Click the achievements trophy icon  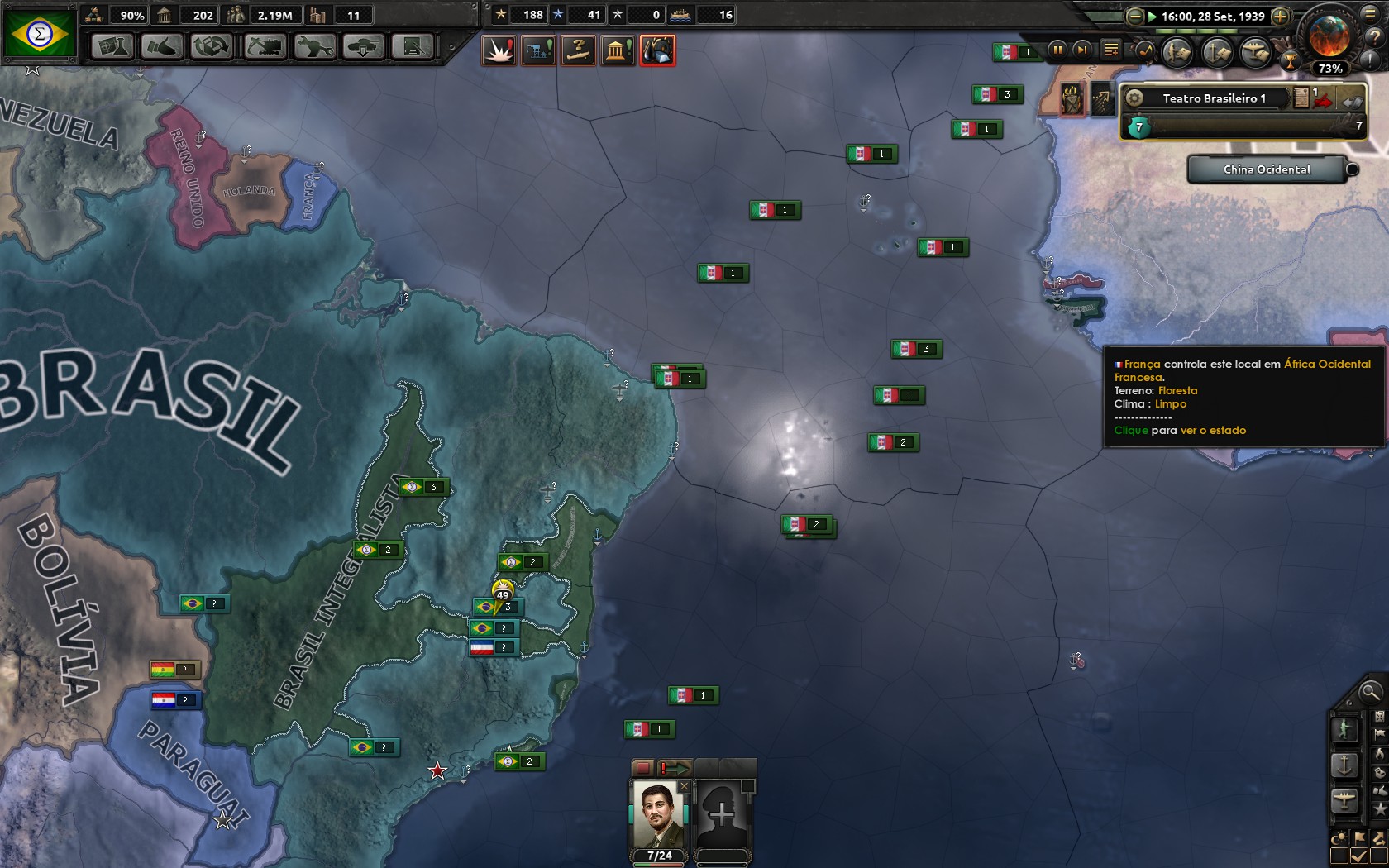coord(1291,61)
